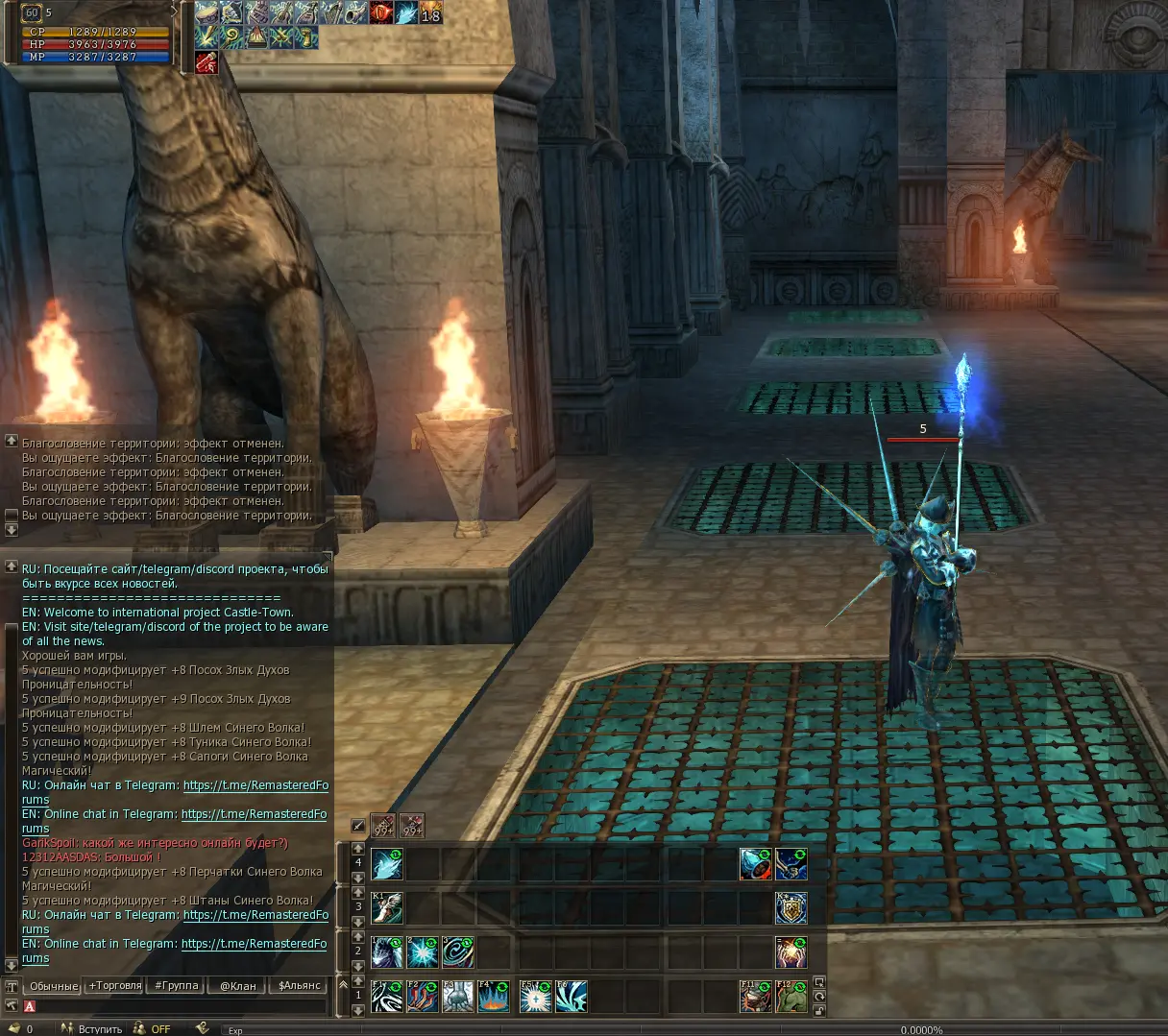Use the F12 green orc skill
Image resolution: width=1168 pixels, height=1036 pixels.
pos(791,997)
